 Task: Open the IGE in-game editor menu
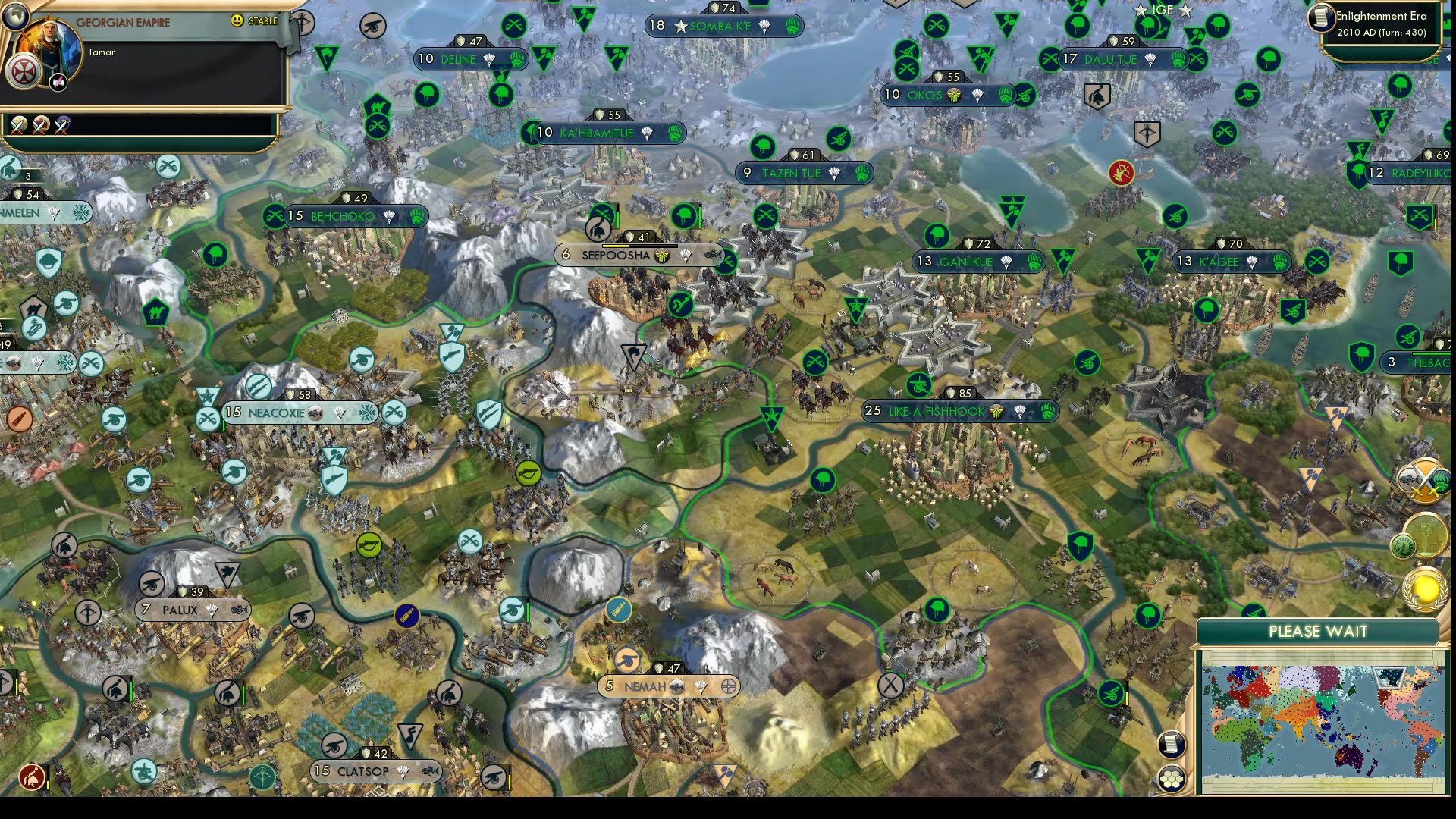click(x=1160, y=11)
